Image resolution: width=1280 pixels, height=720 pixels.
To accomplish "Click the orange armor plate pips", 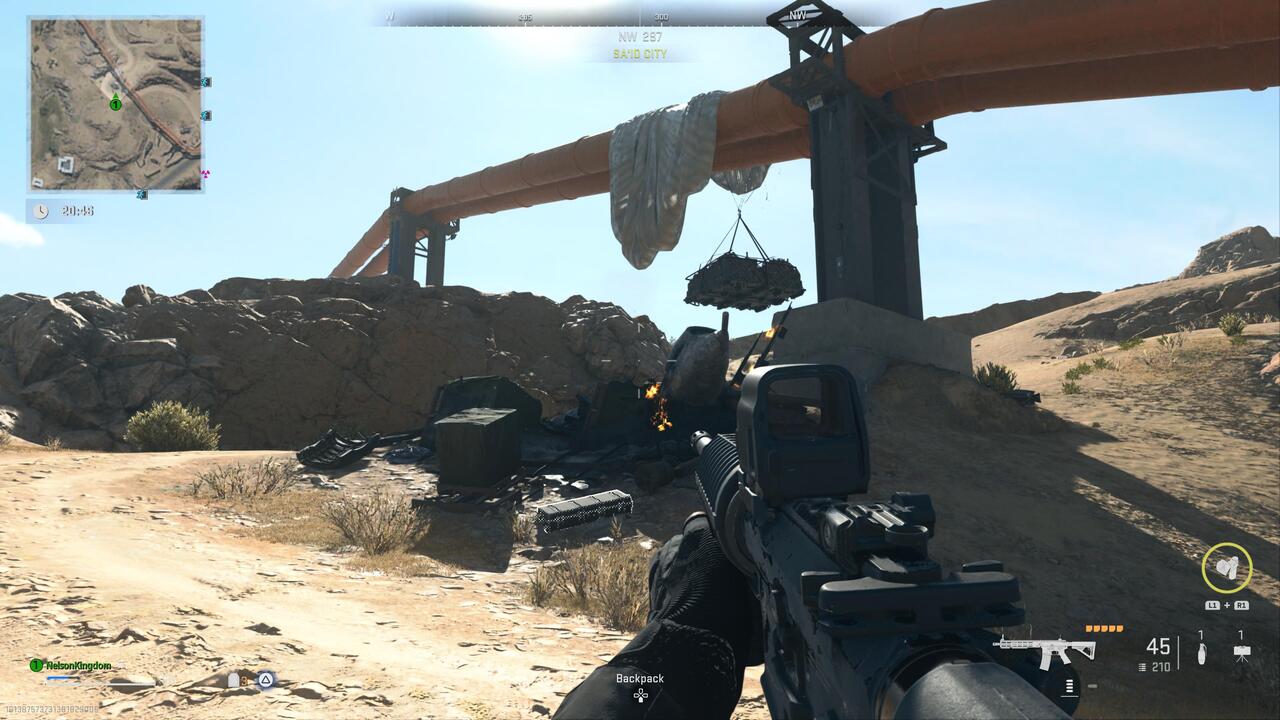I will point(1104,628).
